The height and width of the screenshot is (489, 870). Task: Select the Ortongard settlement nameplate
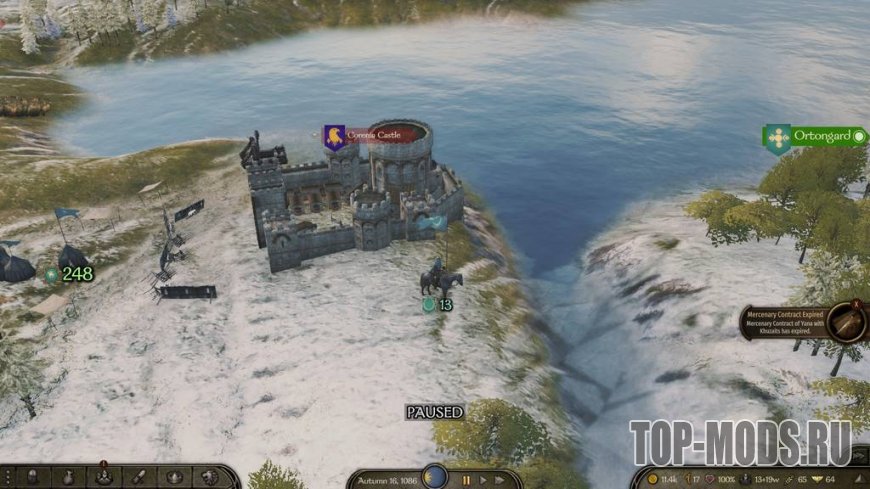(817, 136)
